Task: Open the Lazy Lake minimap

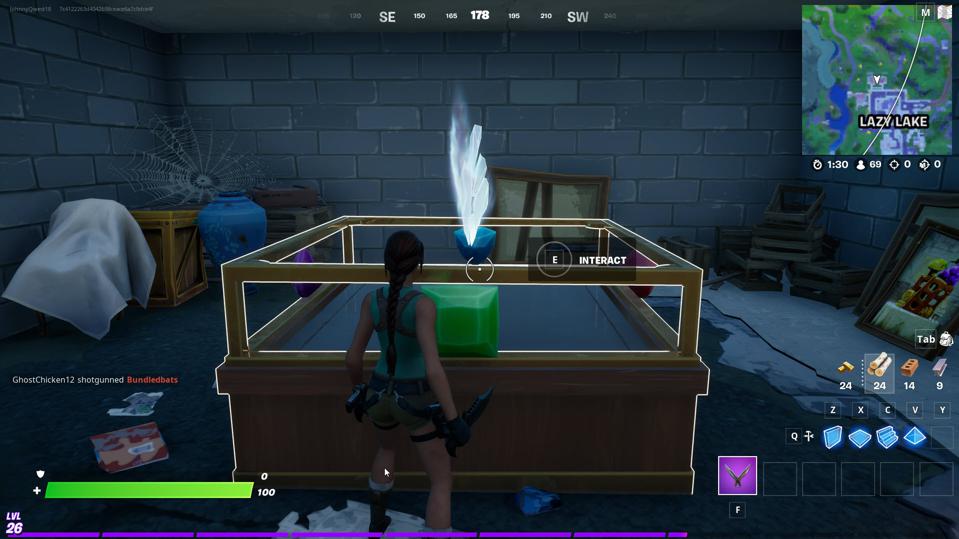Action: click(876, 80)
